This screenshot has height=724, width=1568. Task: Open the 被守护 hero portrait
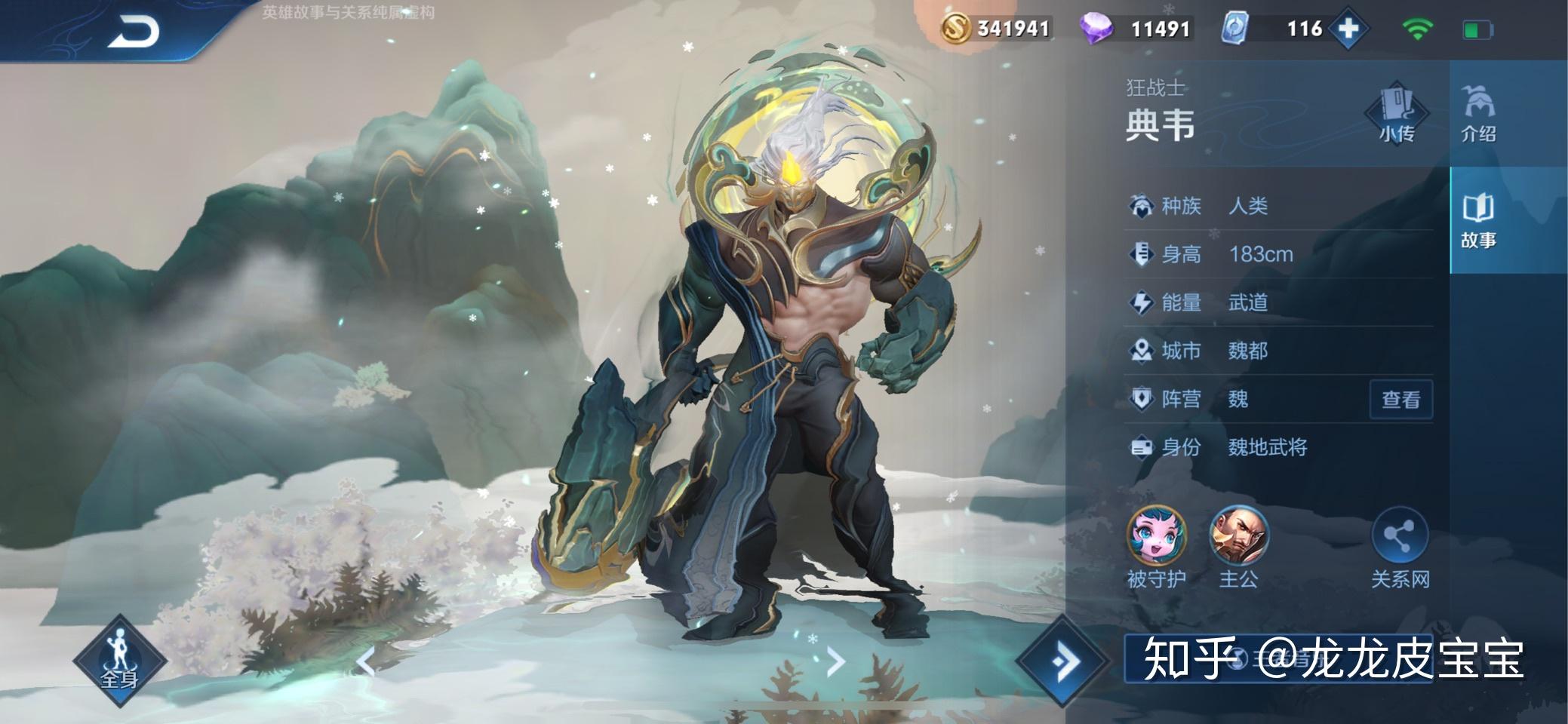[x=1156, y=536]
